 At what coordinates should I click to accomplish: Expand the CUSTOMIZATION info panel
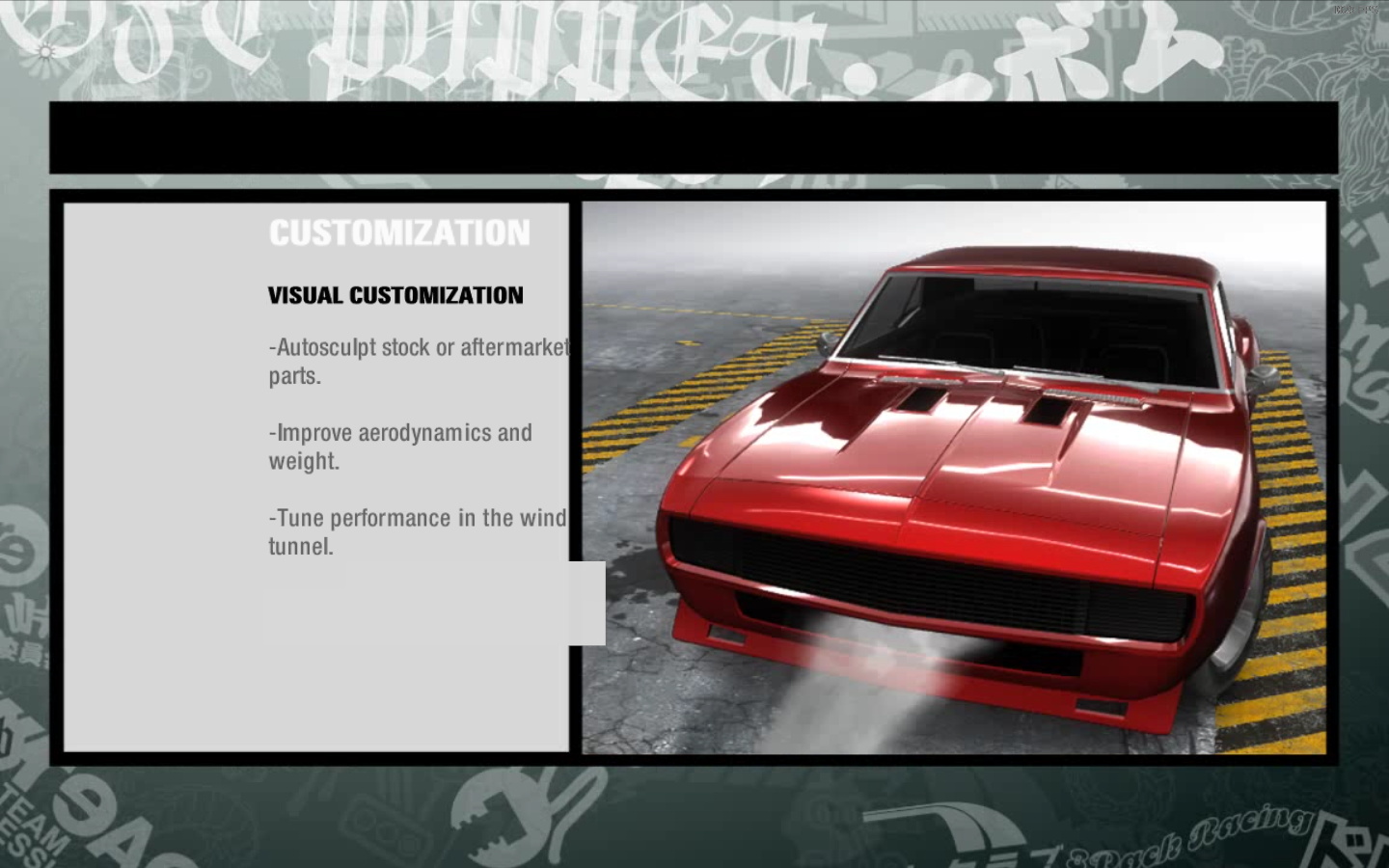pyautogui.click(x=318, y=473)
